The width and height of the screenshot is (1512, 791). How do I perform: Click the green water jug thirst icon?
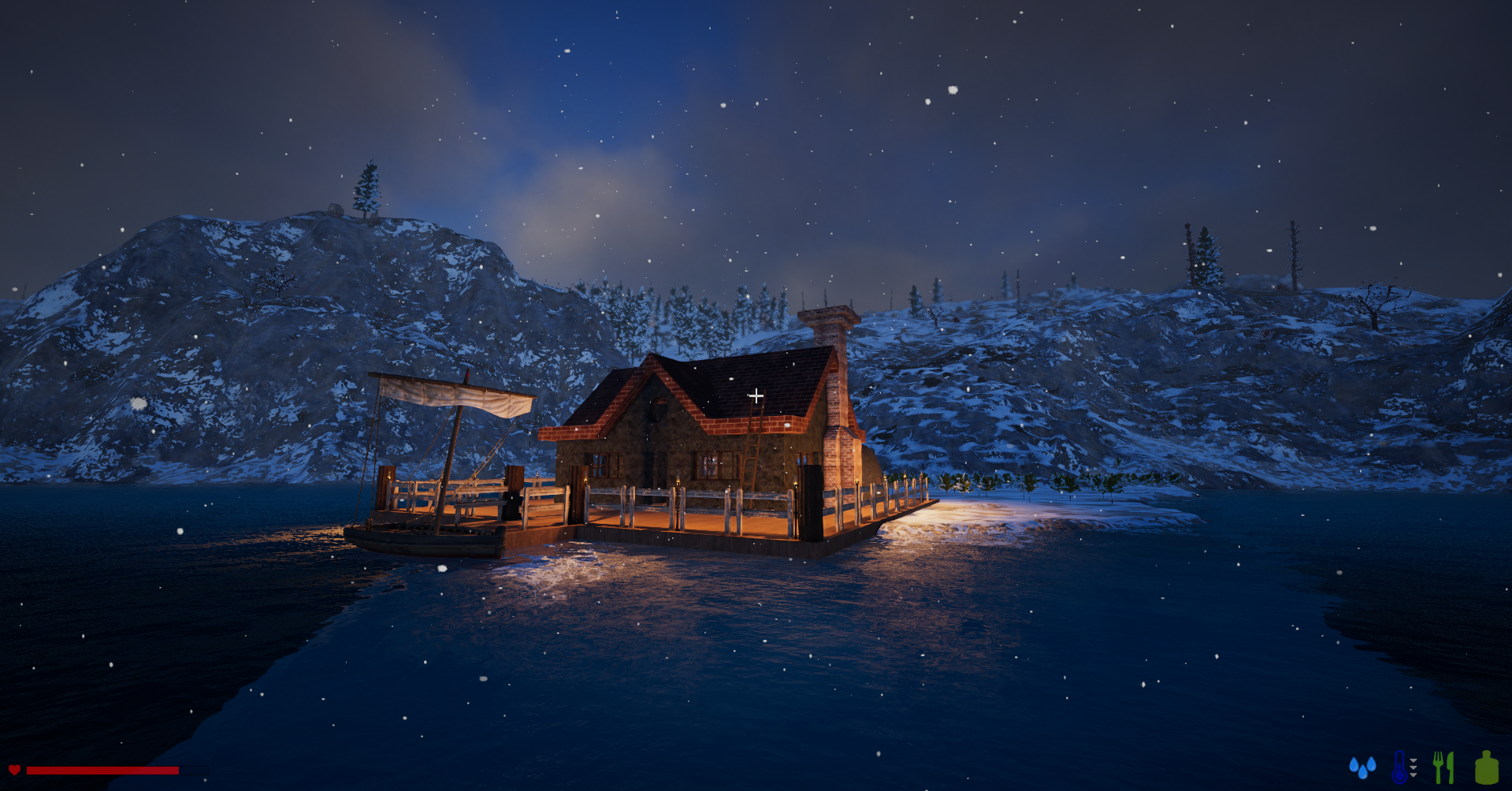click(x=1486, y=767)
